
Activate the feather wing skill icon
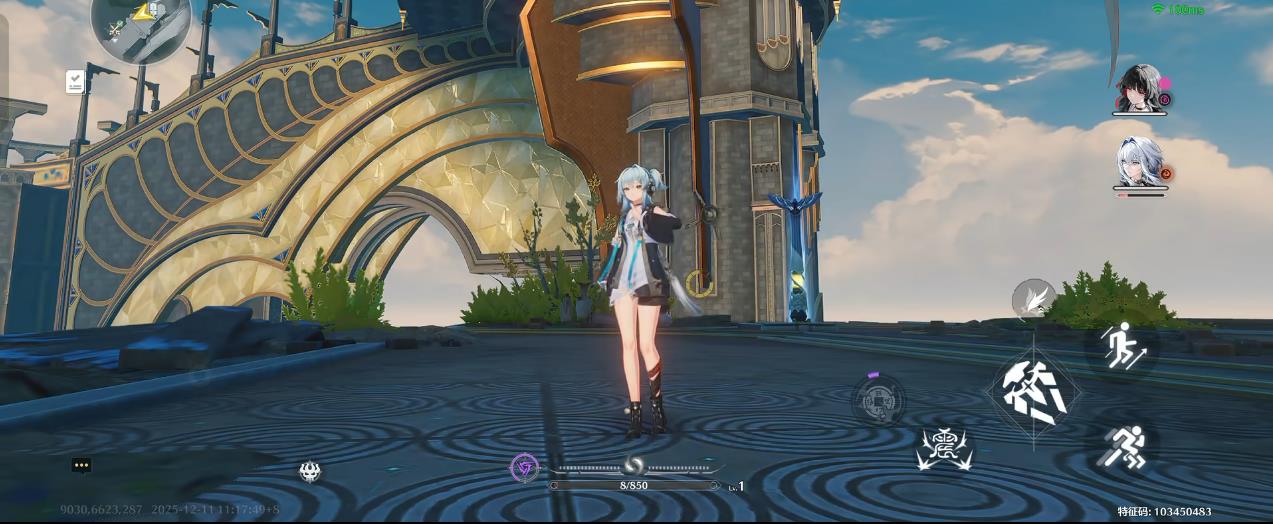click(x=1032, y=298)
